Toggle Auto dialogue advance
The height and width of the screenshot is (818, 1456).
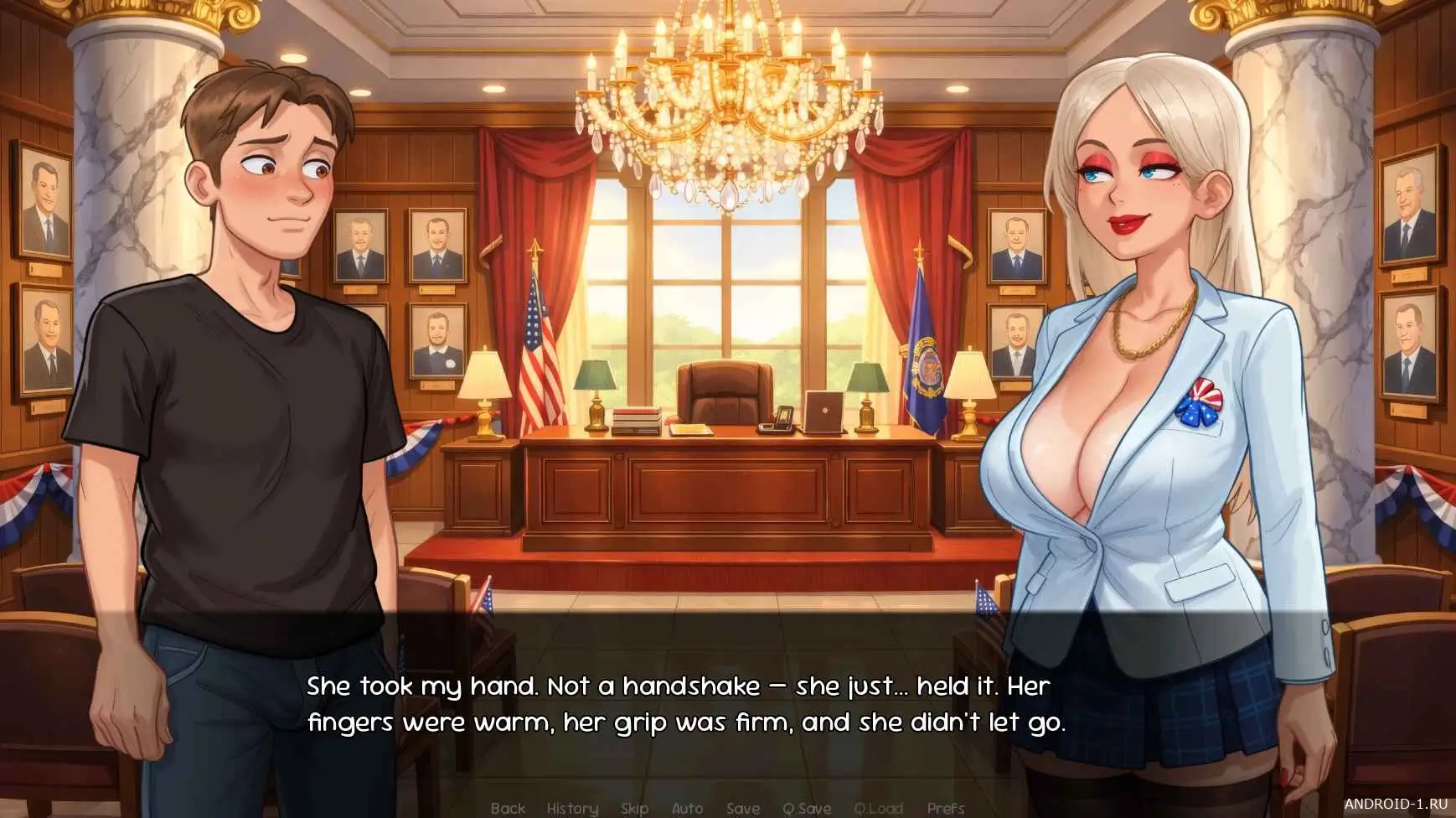[x=687, y=808]
